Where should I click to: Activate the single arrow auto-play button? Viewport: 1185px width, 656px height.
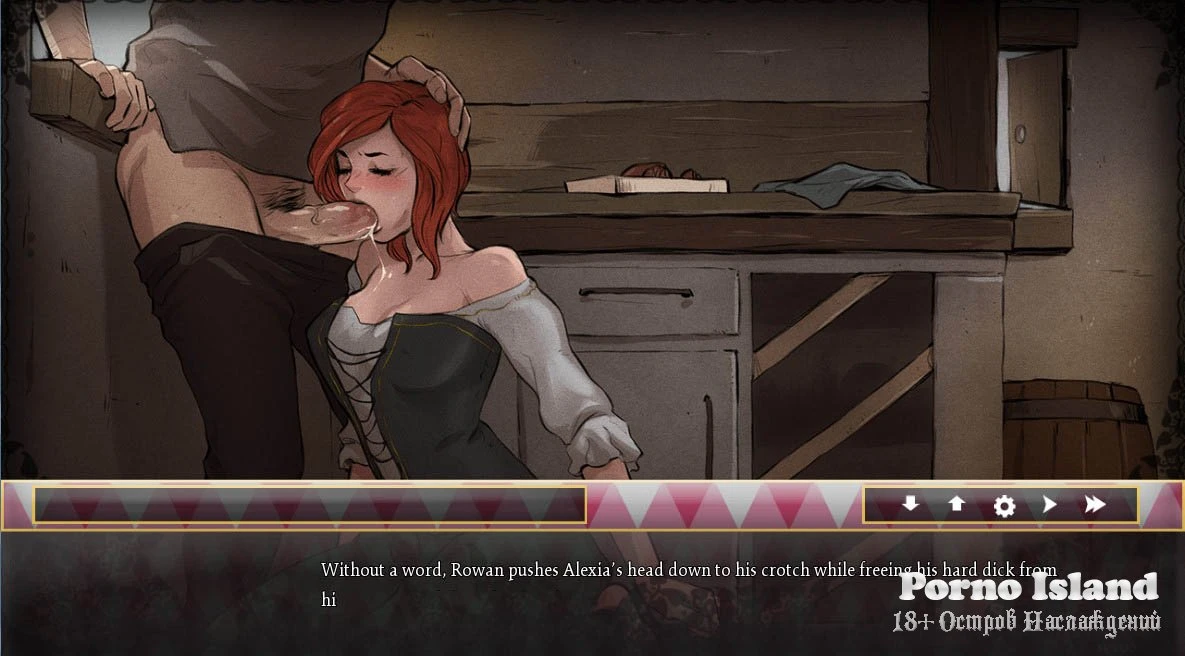pos(1049,505)
